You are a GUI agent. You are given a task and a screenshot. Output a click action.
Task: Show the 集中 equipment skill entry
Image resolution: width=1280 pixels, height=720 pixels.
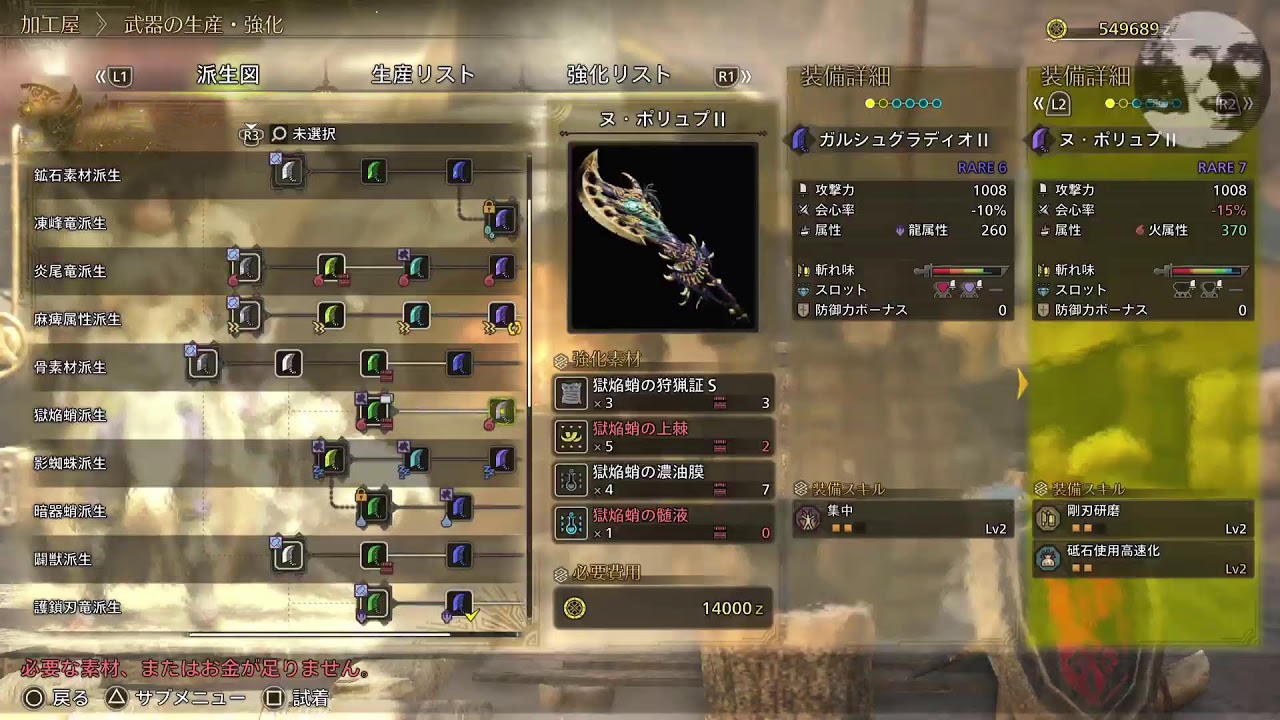[x=902, y=518]
